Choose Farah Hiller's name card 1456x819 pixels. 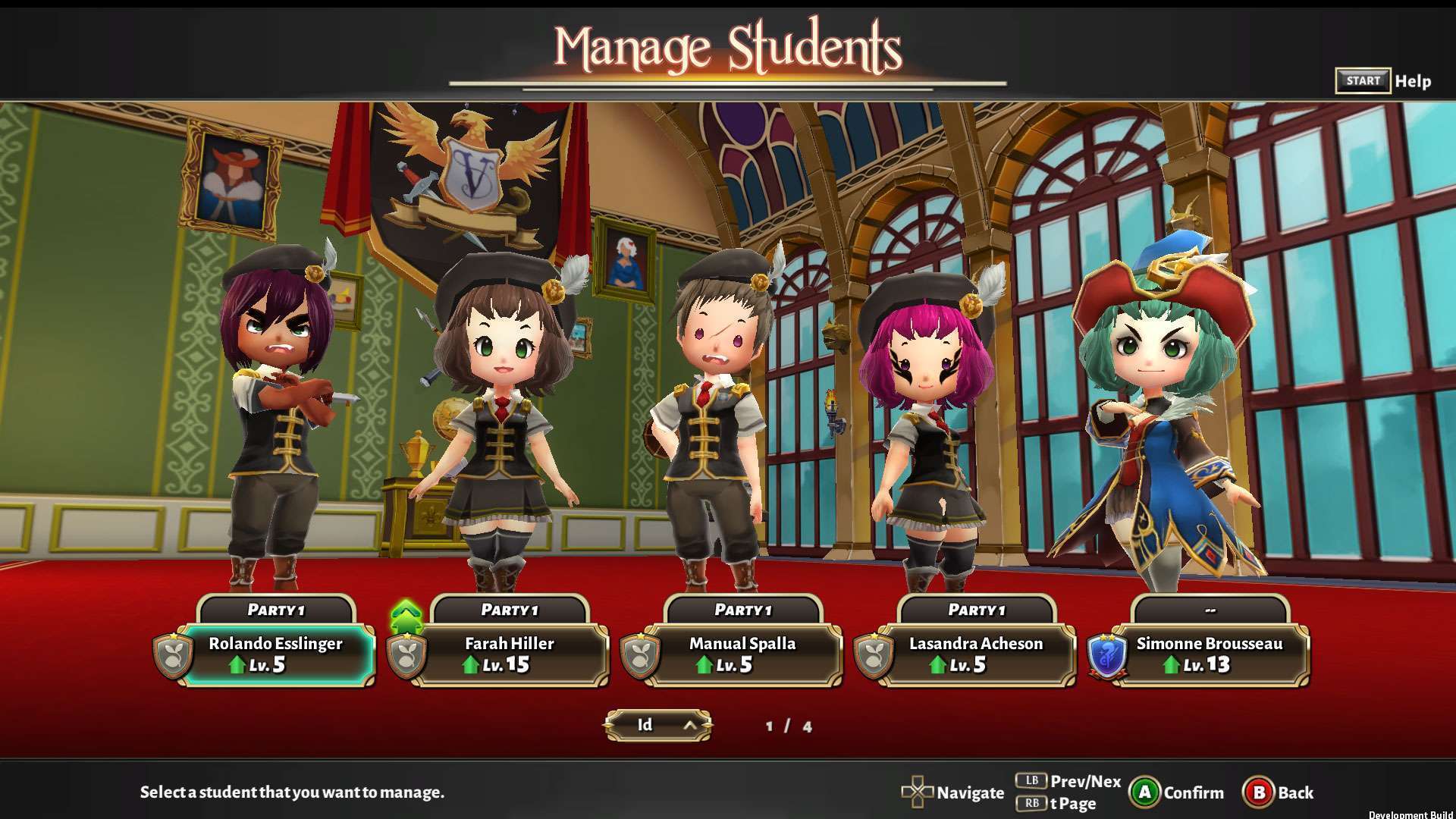coord(510,654)
